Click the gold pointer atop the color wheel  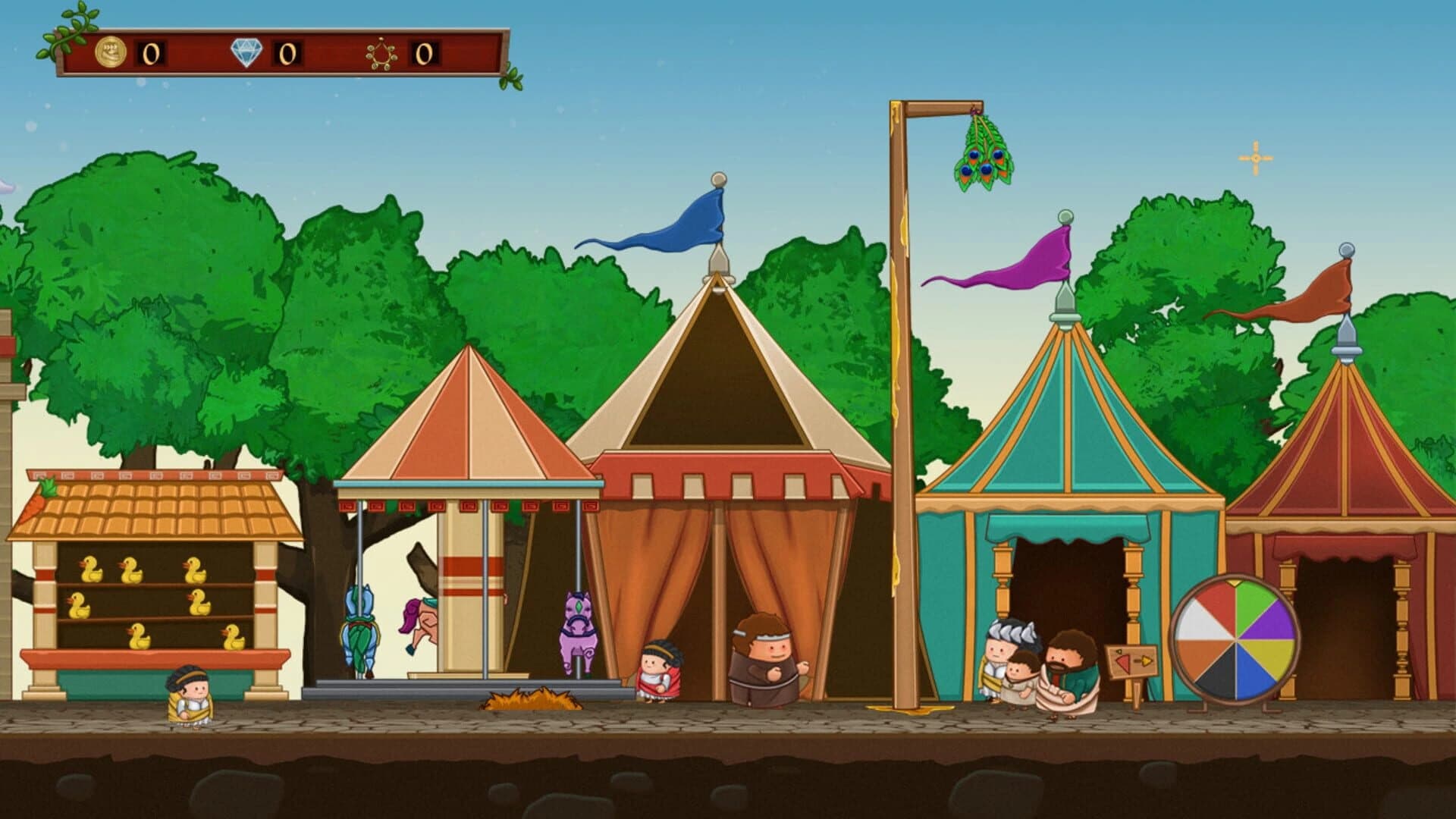coord(1234,582)
